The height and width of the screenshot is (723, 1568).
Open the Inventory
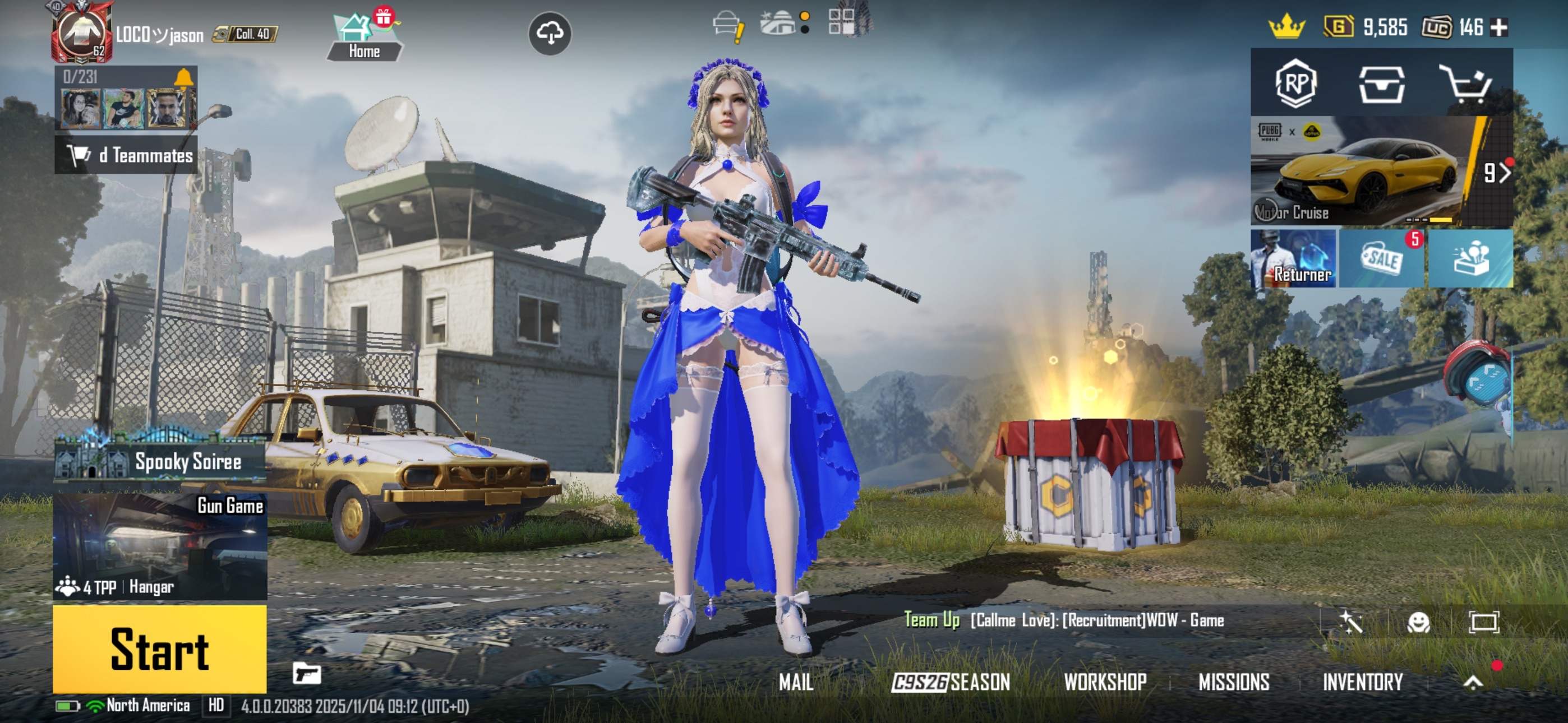1362,682
